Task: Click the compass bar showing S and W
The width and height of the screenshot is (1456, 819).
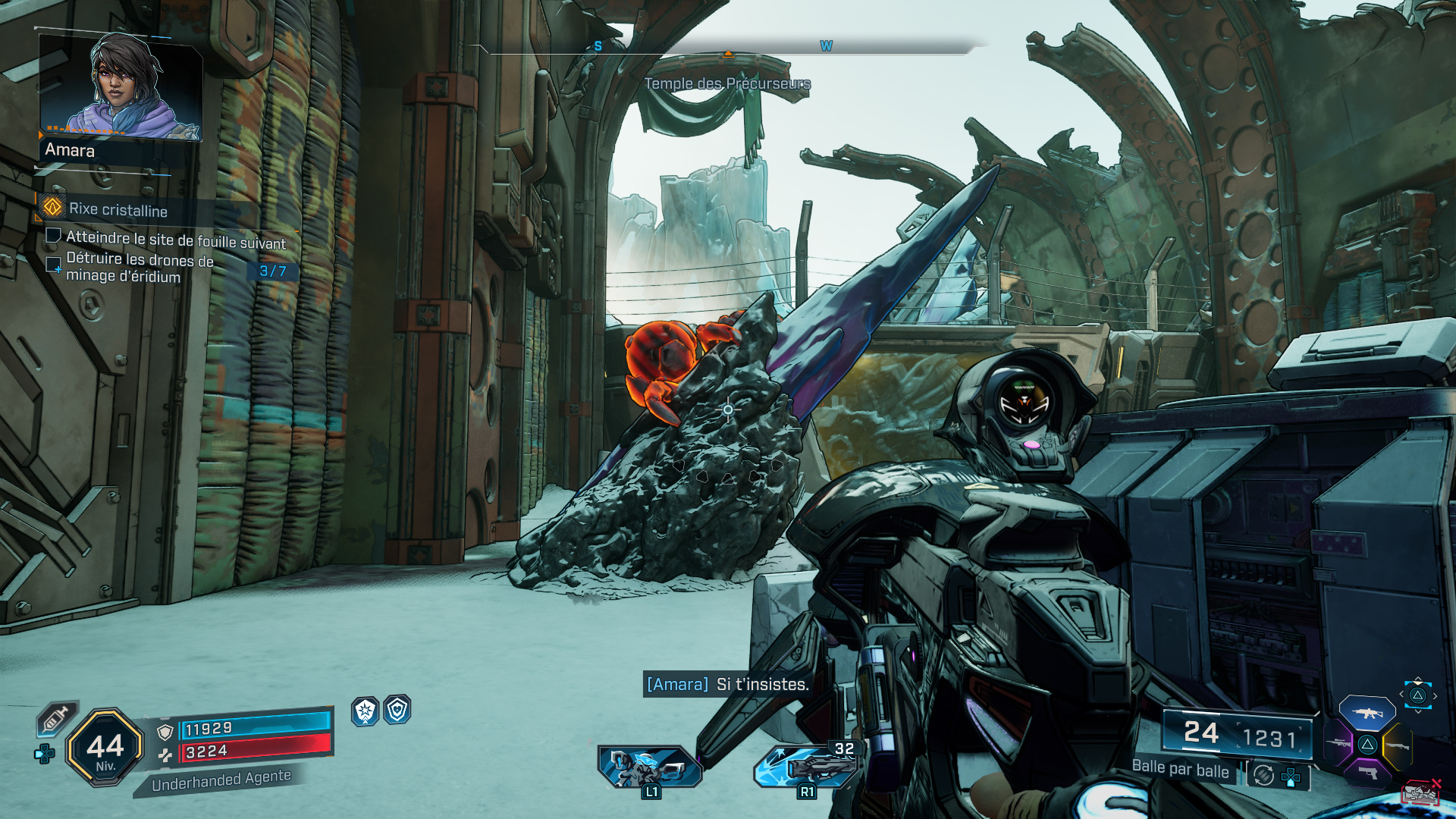Action: click(726, 48)
